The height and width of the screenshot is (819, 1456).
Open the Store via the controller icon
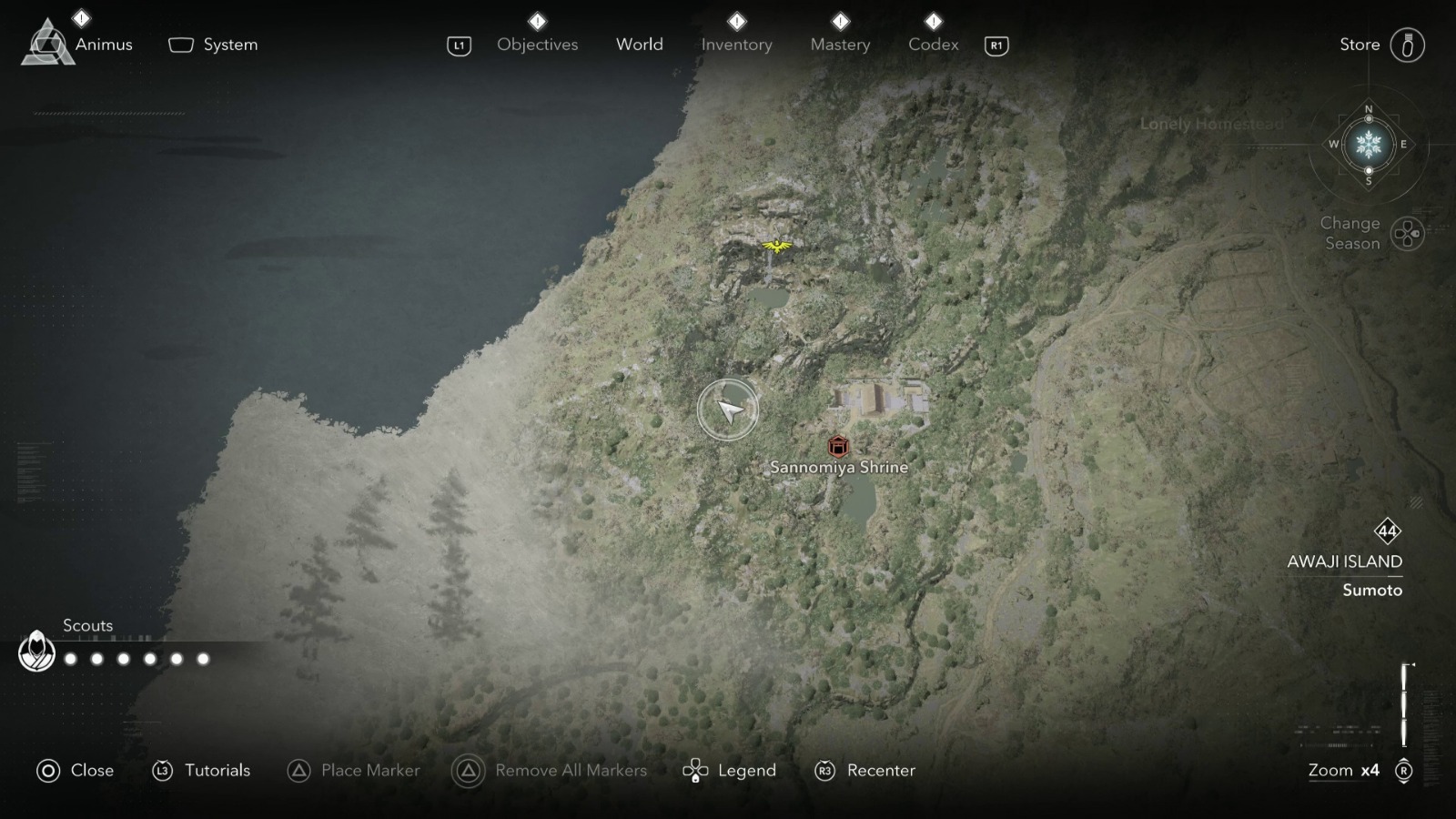coord(1410,44)
